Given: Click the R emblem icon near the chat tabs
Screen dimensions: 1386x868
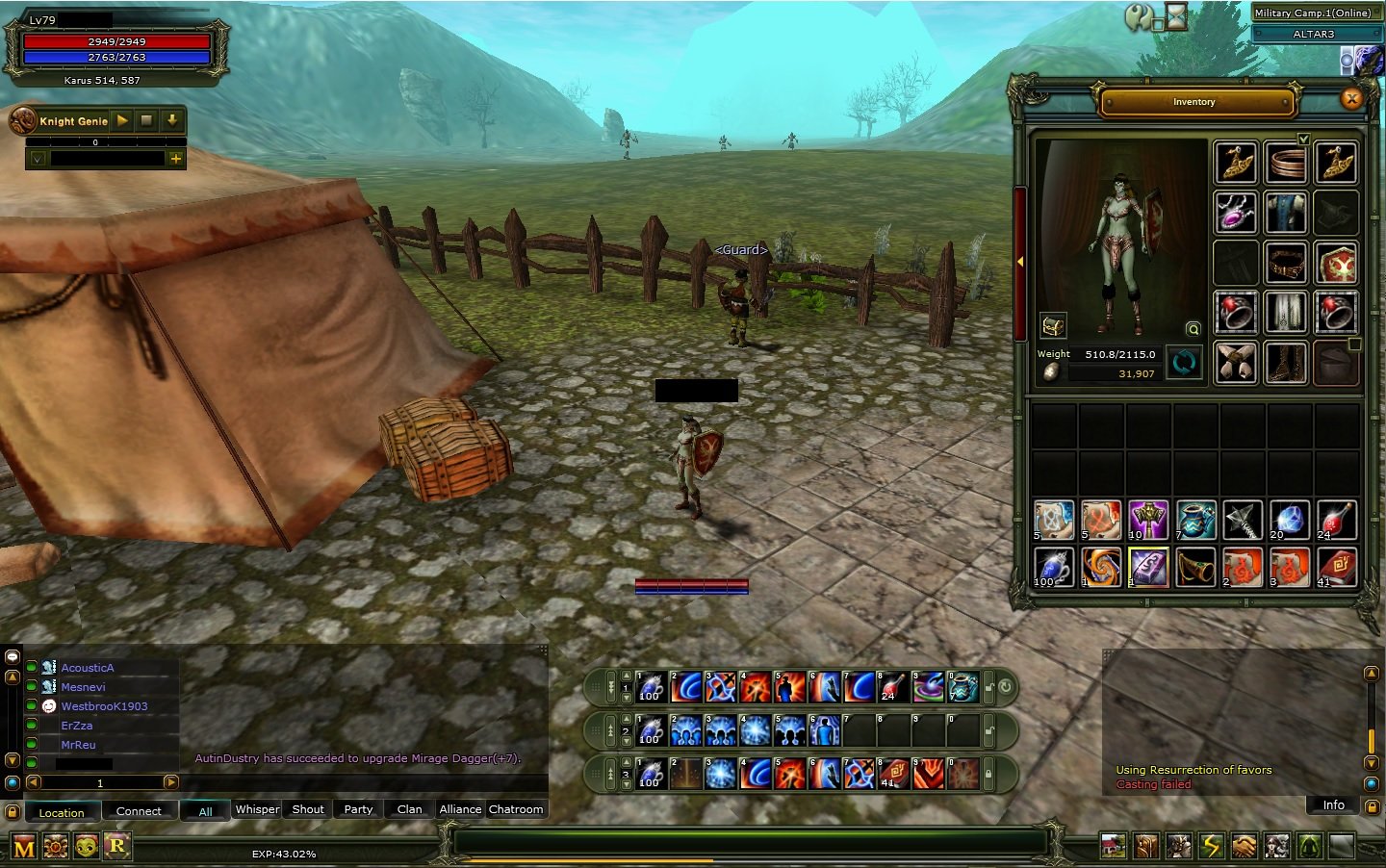Looking at the screenshot, I should click(117, 846).
